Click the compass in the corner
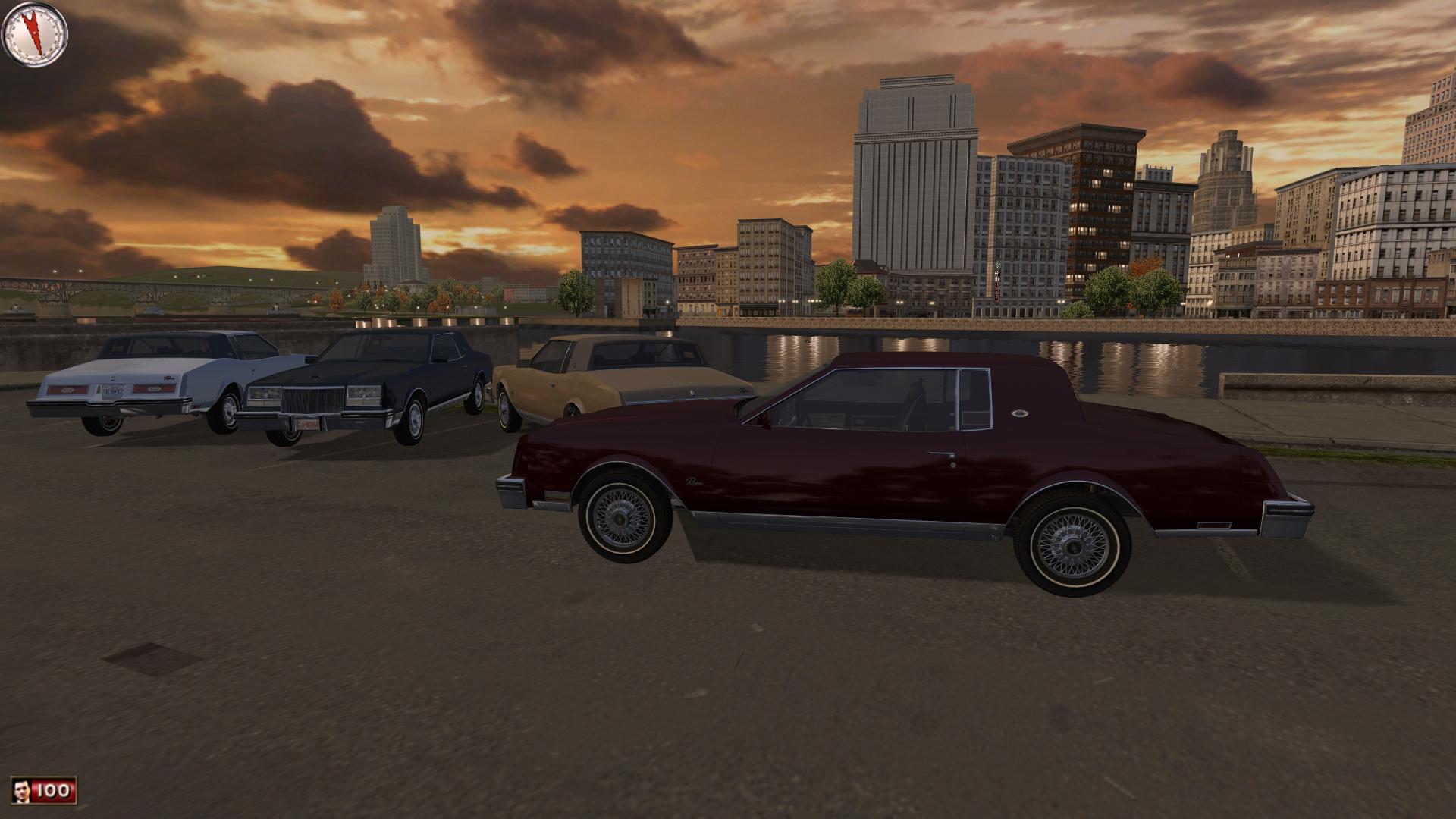1456x819 pixels. tap(35, 34)
